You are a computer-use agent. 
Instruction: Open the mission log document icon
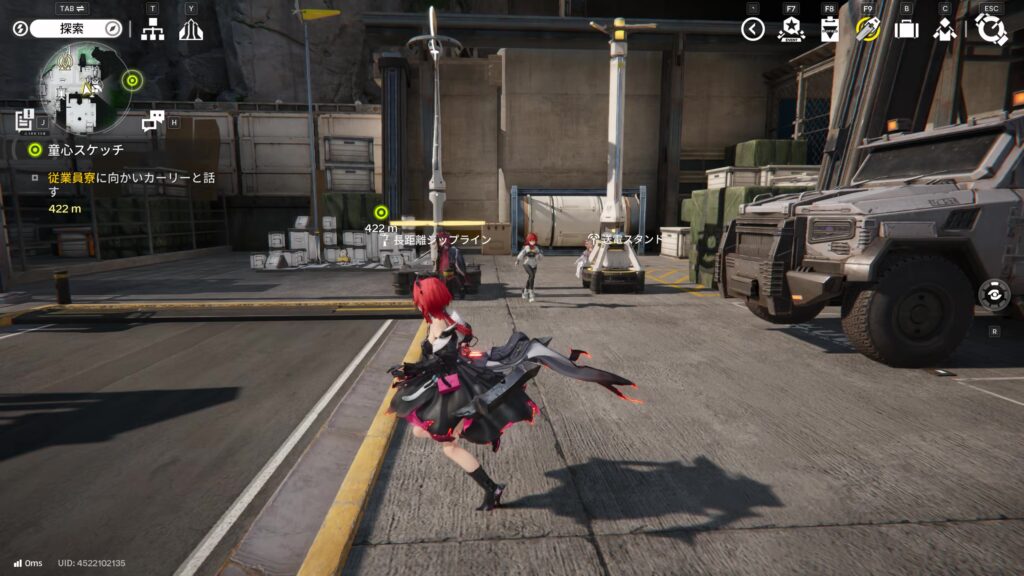pos(25,121)
